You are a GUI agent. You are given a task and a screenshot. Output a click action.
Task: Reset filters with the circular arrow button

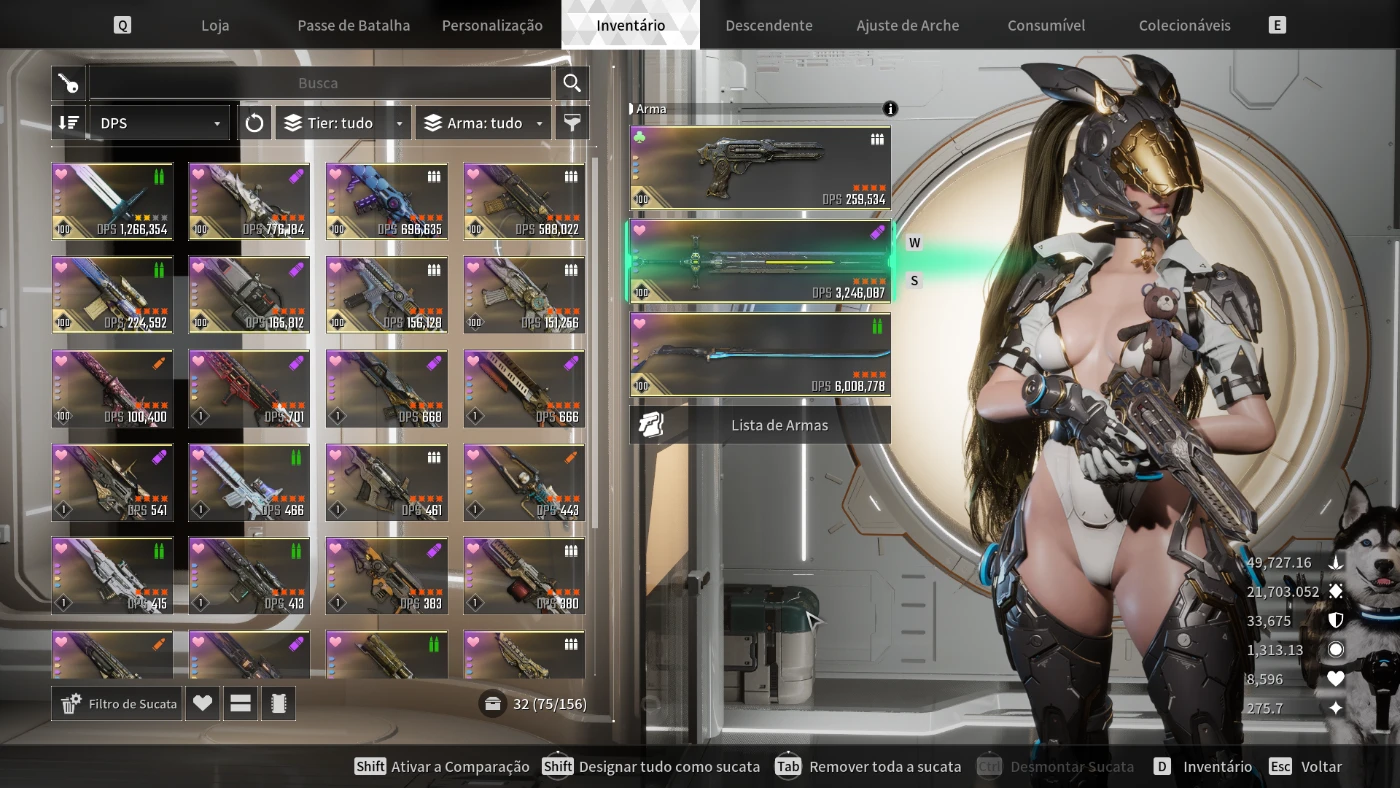[254, 123]
